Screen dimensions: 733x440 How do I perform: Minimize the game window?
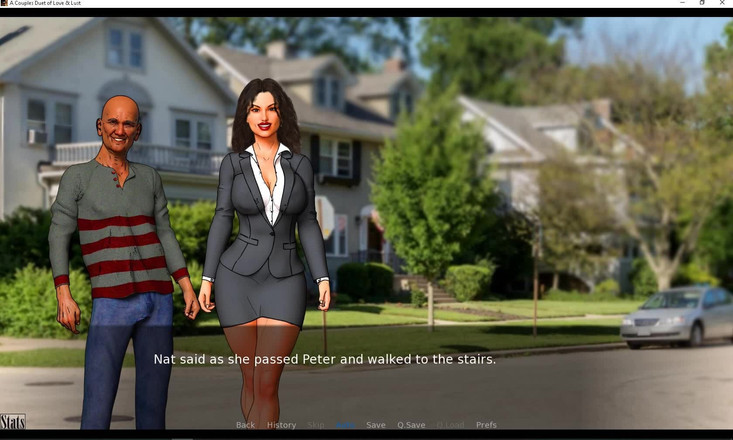tap(682, 3)
